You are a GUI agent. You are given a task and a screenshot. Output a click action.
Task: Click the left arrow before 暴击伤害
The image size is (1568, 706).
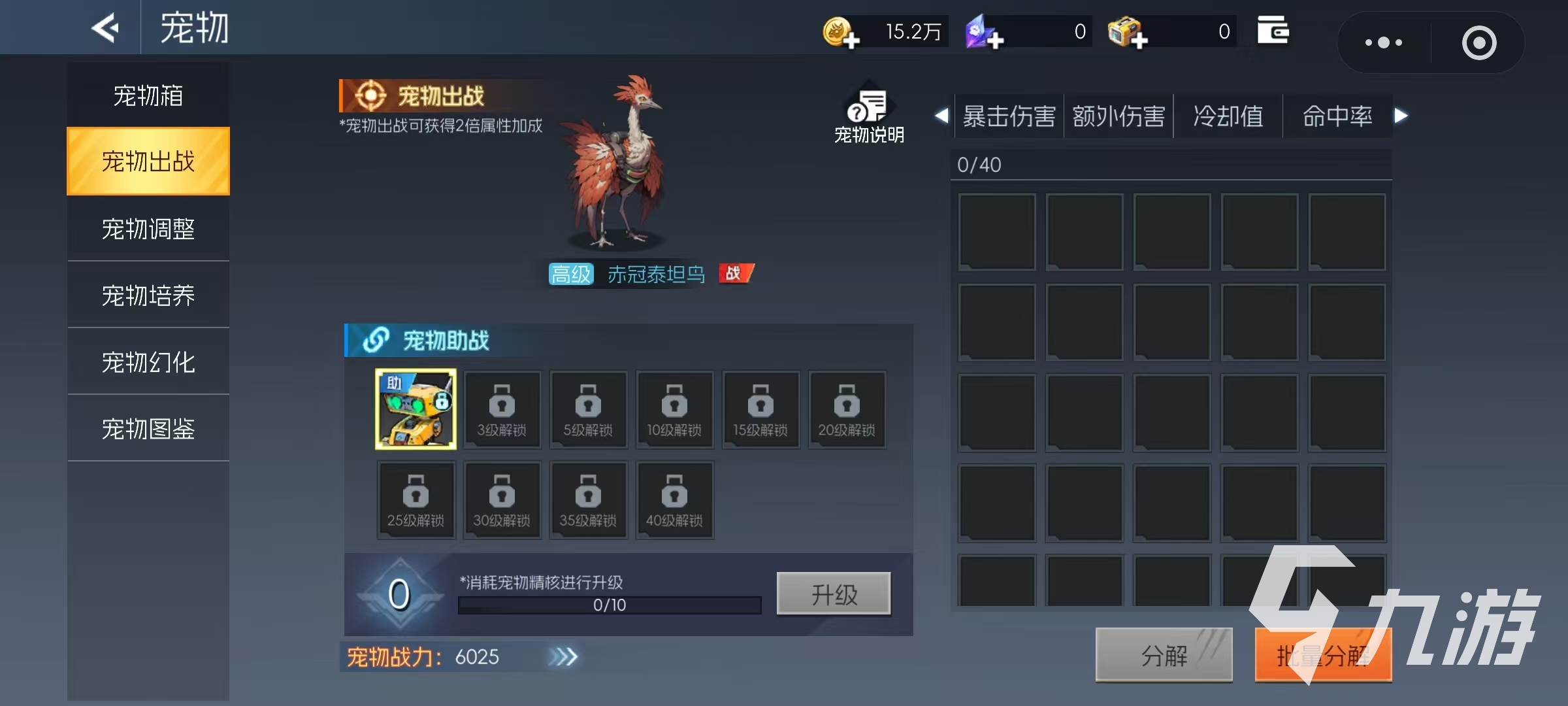tap(941, 116)
